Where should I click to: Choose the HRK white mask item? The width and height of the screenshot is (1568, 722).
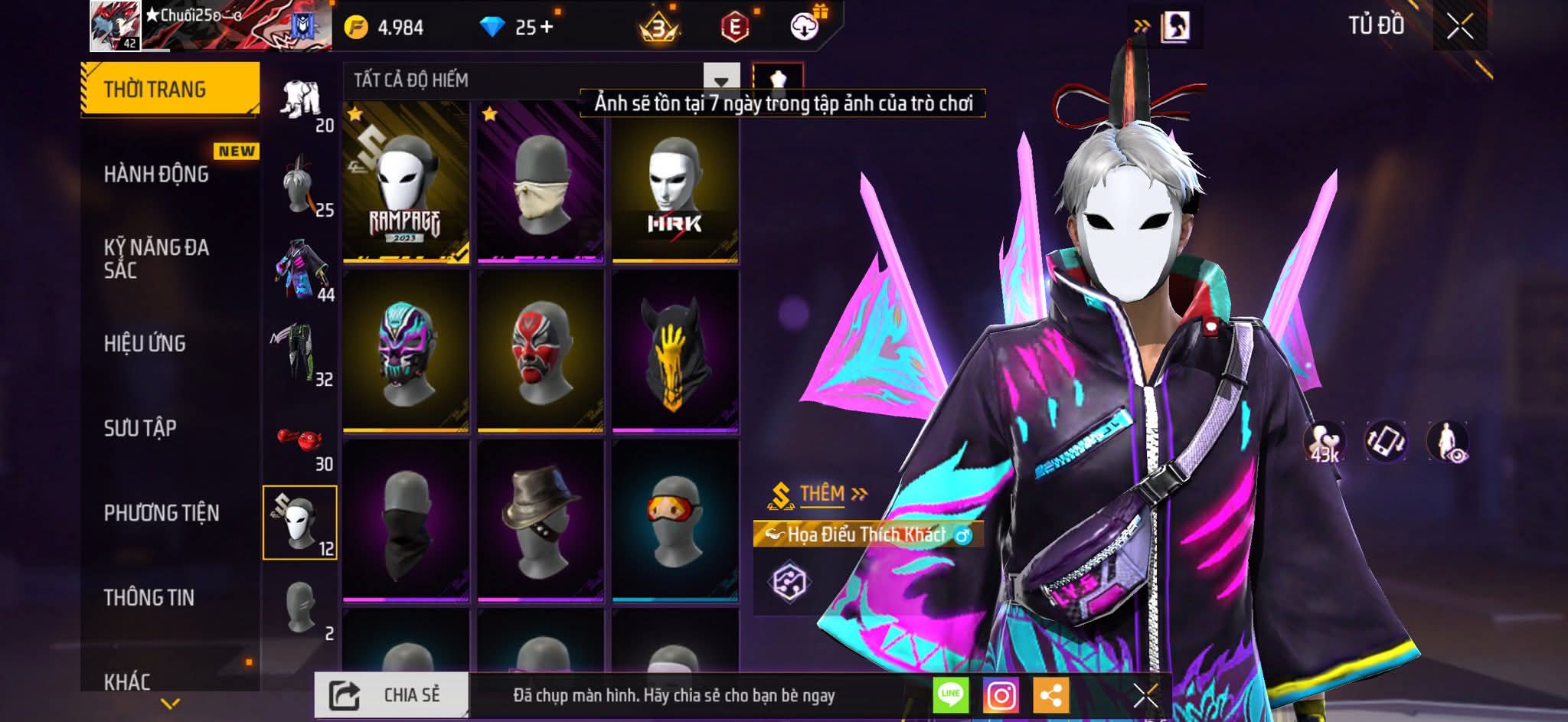(675, 184)
